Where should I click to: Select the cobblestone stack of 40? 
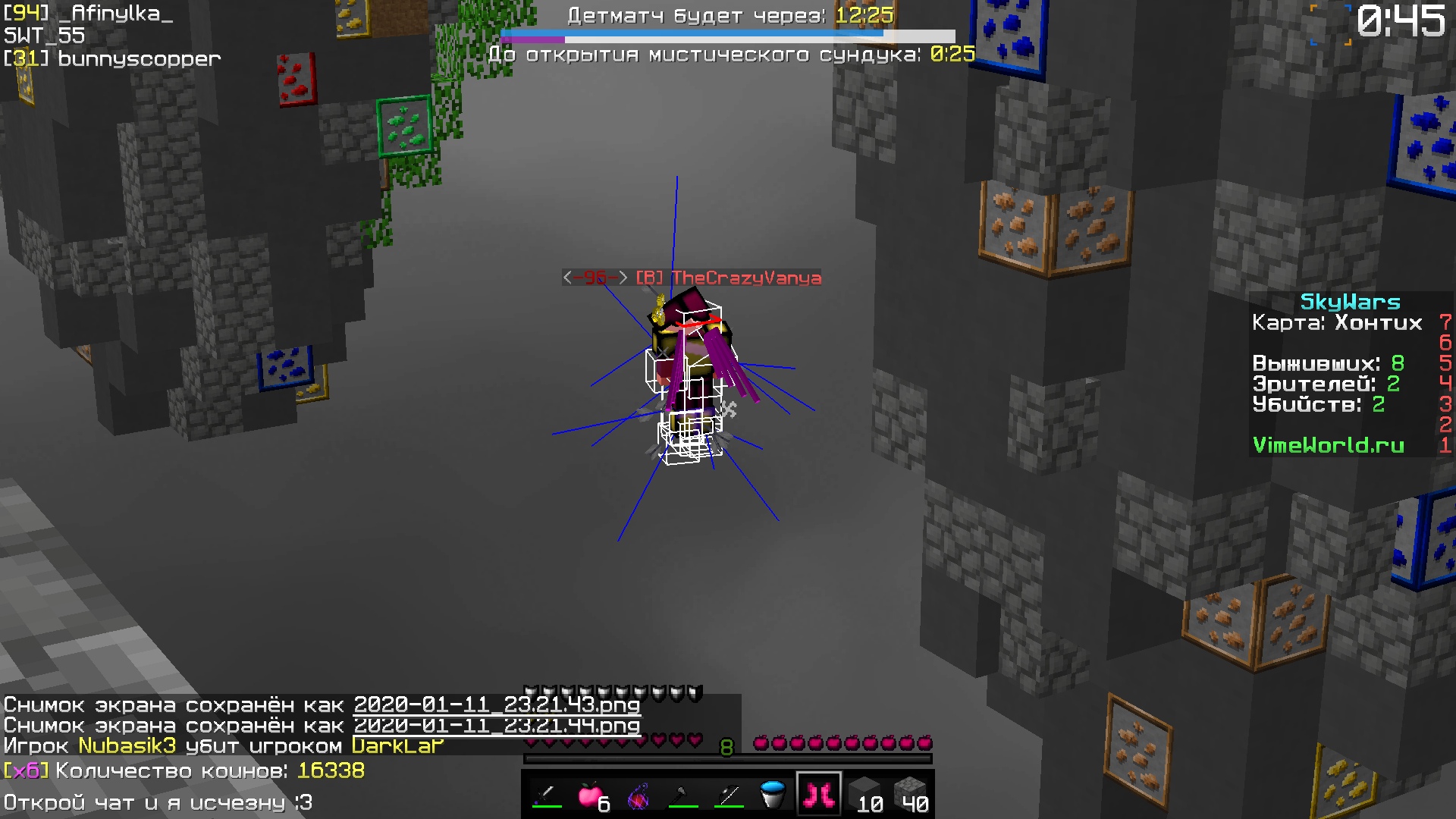click(910, 794)
